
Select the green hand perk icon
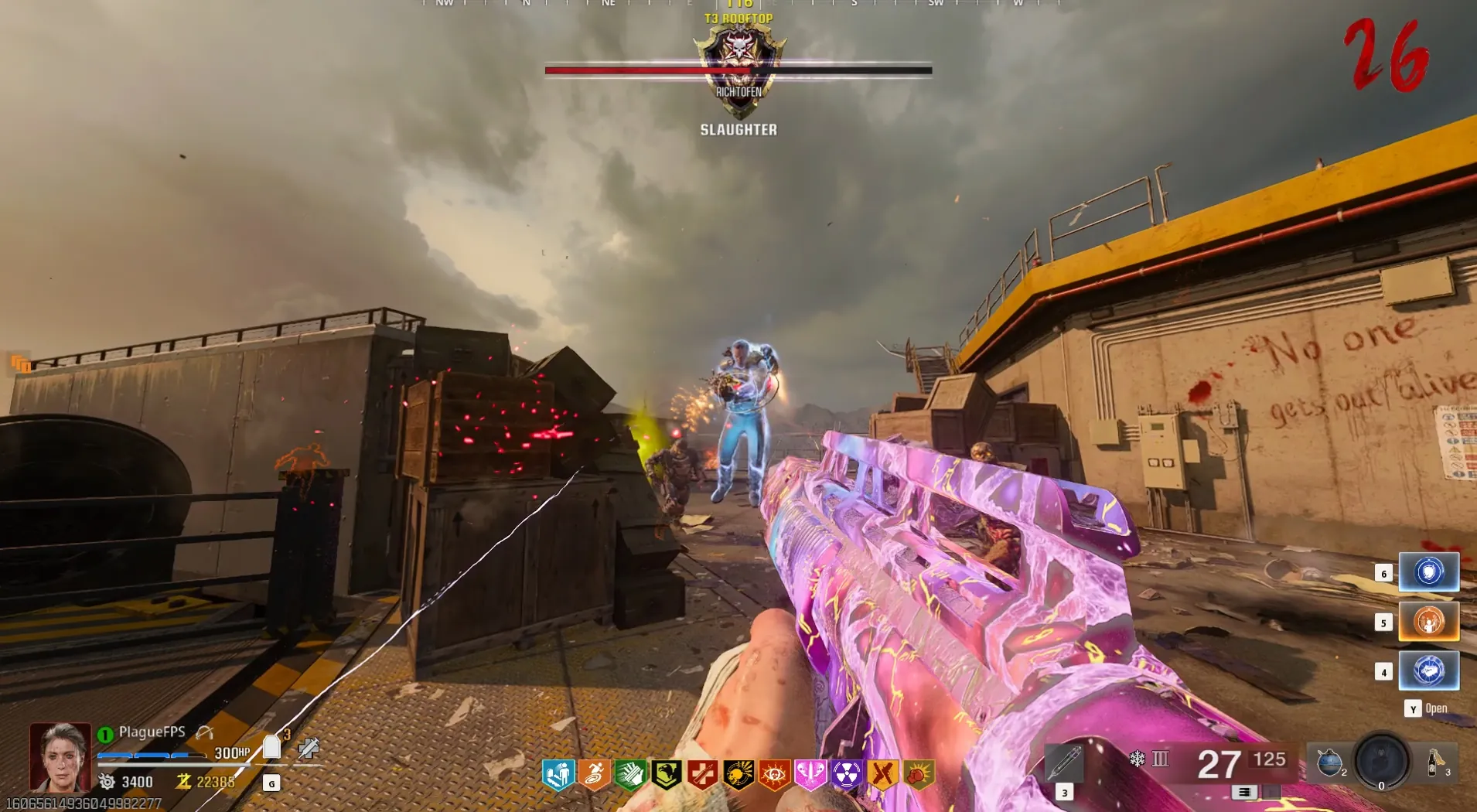(x=630, y=774)
